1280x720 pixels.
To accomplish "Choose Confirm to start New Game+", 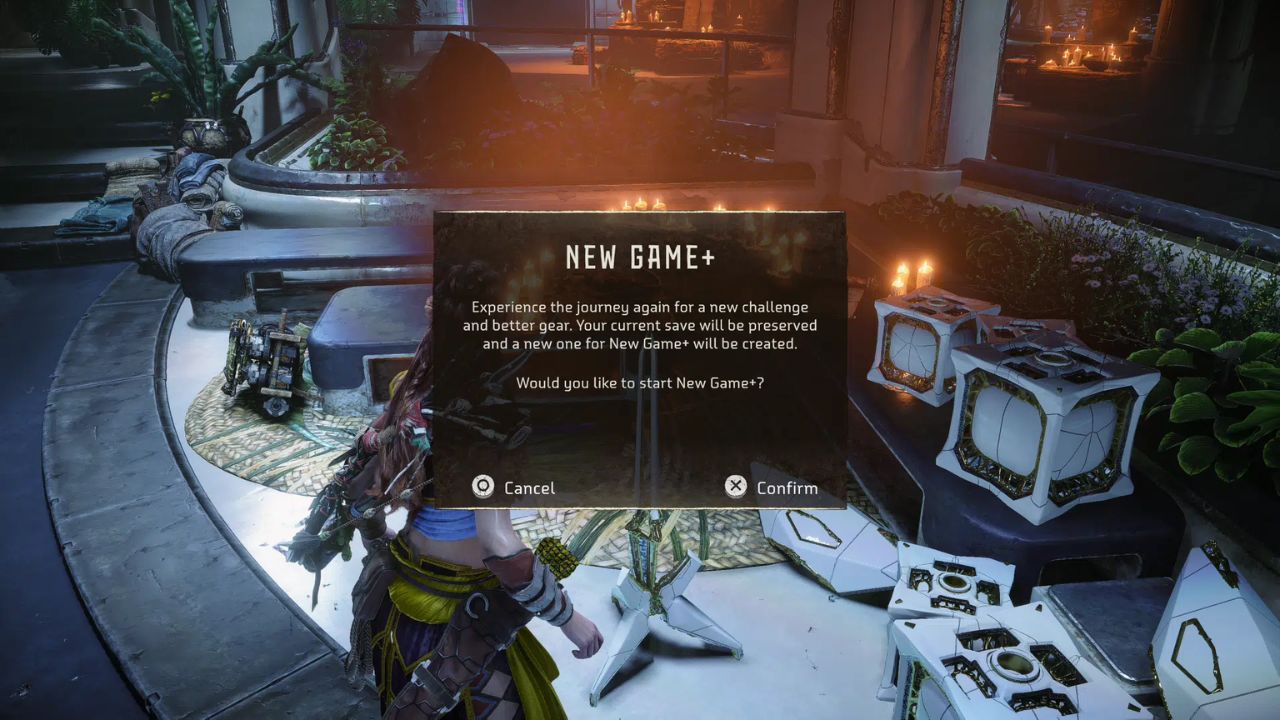I will (786, 488).
